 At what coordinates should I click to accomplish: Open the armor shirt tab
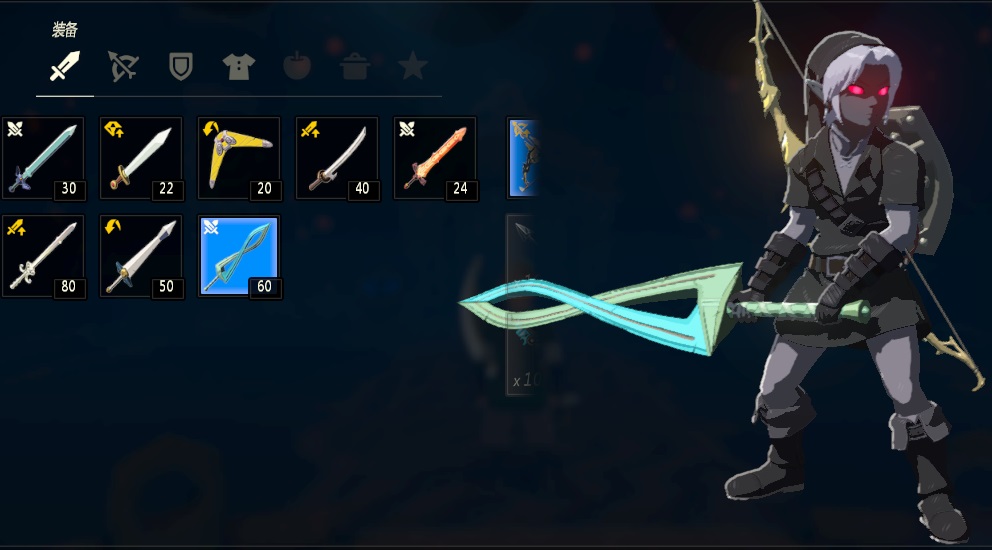tap(239, 67)
